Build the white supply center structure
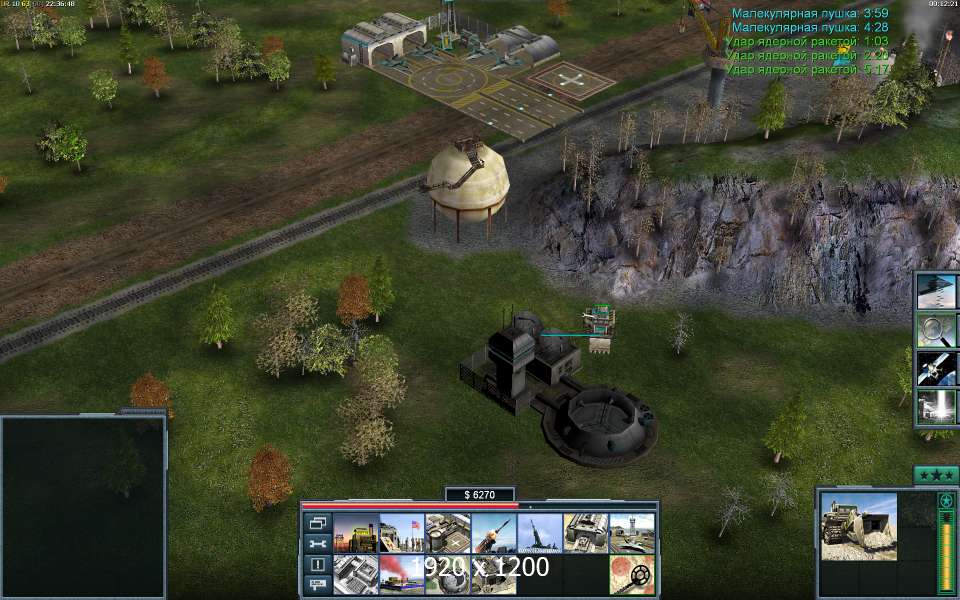 [355, 574]
